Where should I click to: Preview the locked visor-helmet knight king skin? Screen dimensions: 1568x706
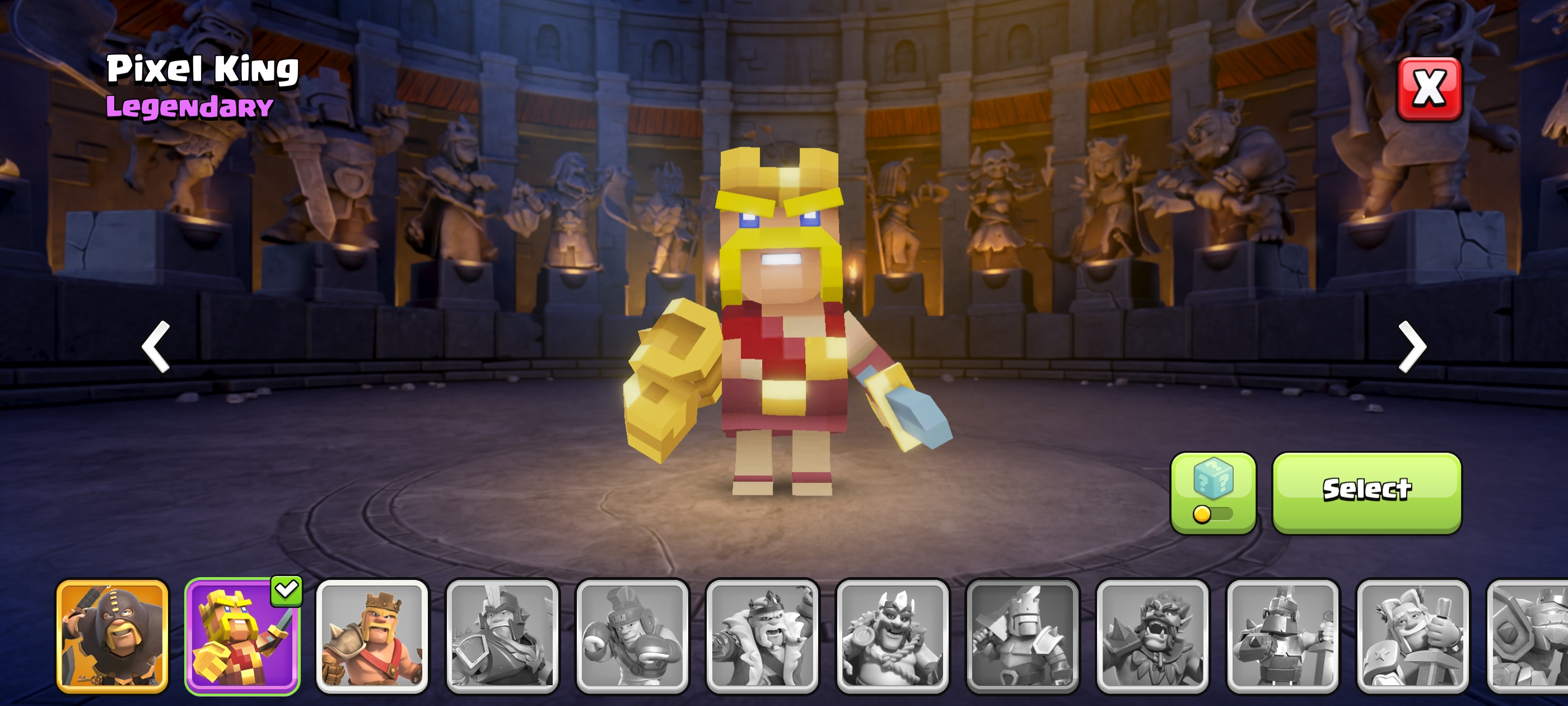pyautogui.click(x=1023, y=635)
